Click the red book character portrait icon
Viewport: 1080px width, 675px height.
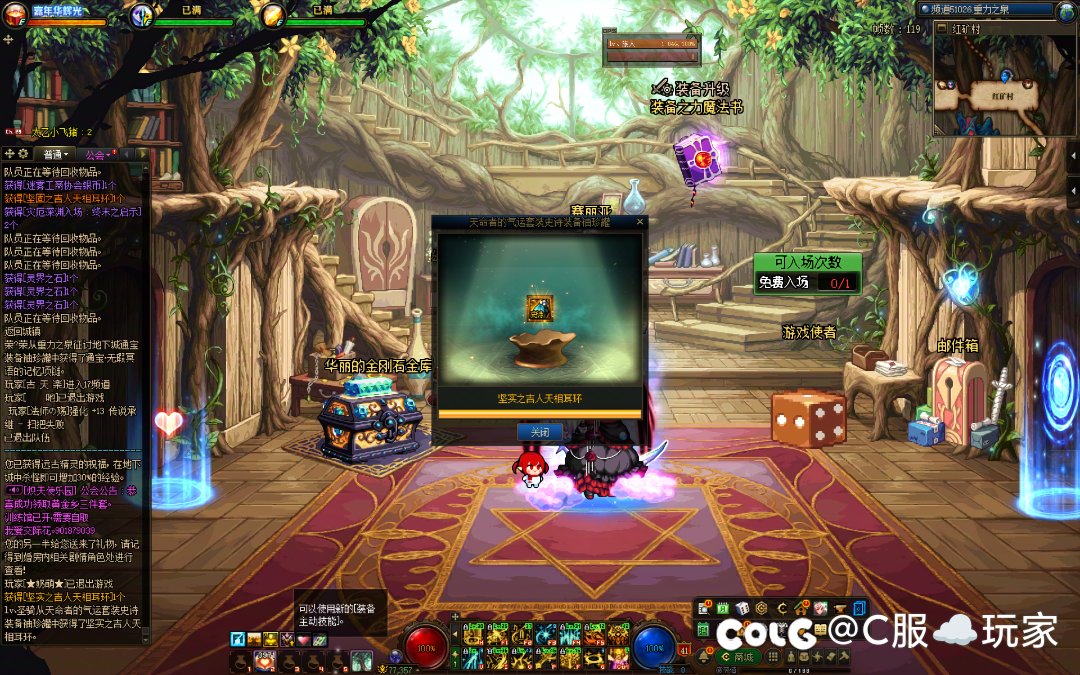pyautogui.click(x=13, y=14)
